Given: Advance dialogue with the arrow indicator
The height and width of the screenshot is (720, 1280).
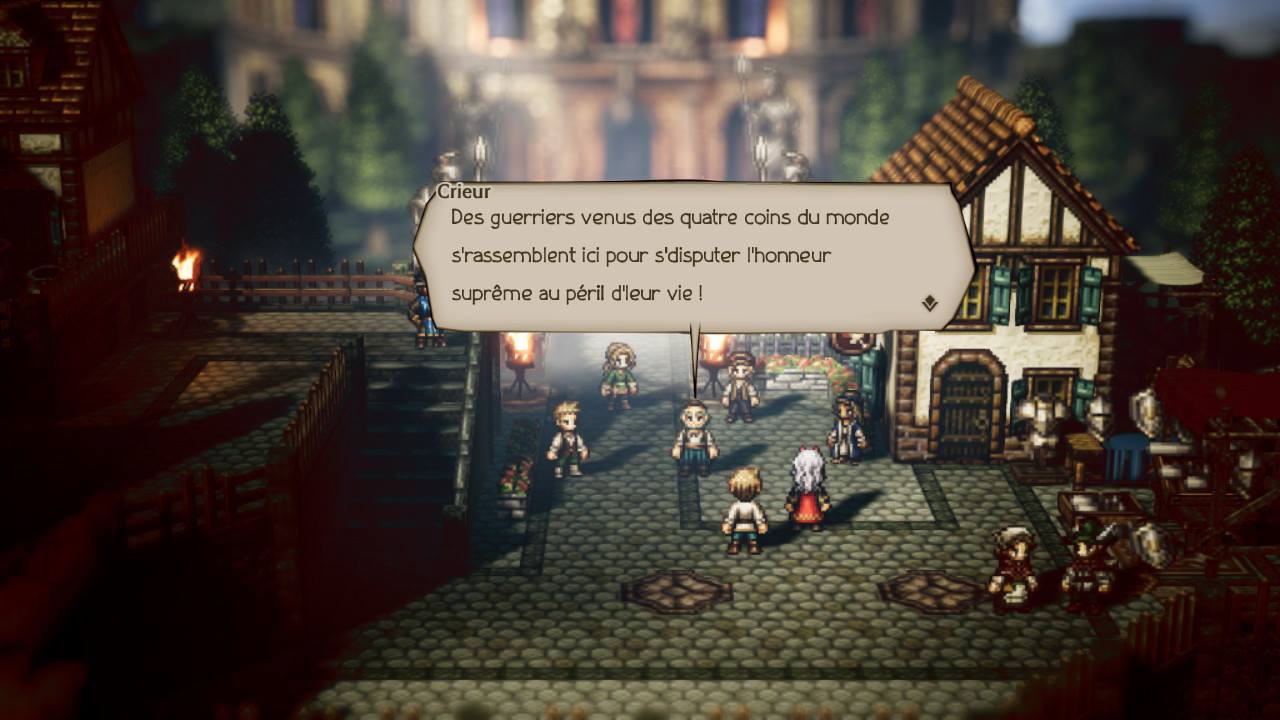Looking at the screenshot, I should click(x=929, y=303).
